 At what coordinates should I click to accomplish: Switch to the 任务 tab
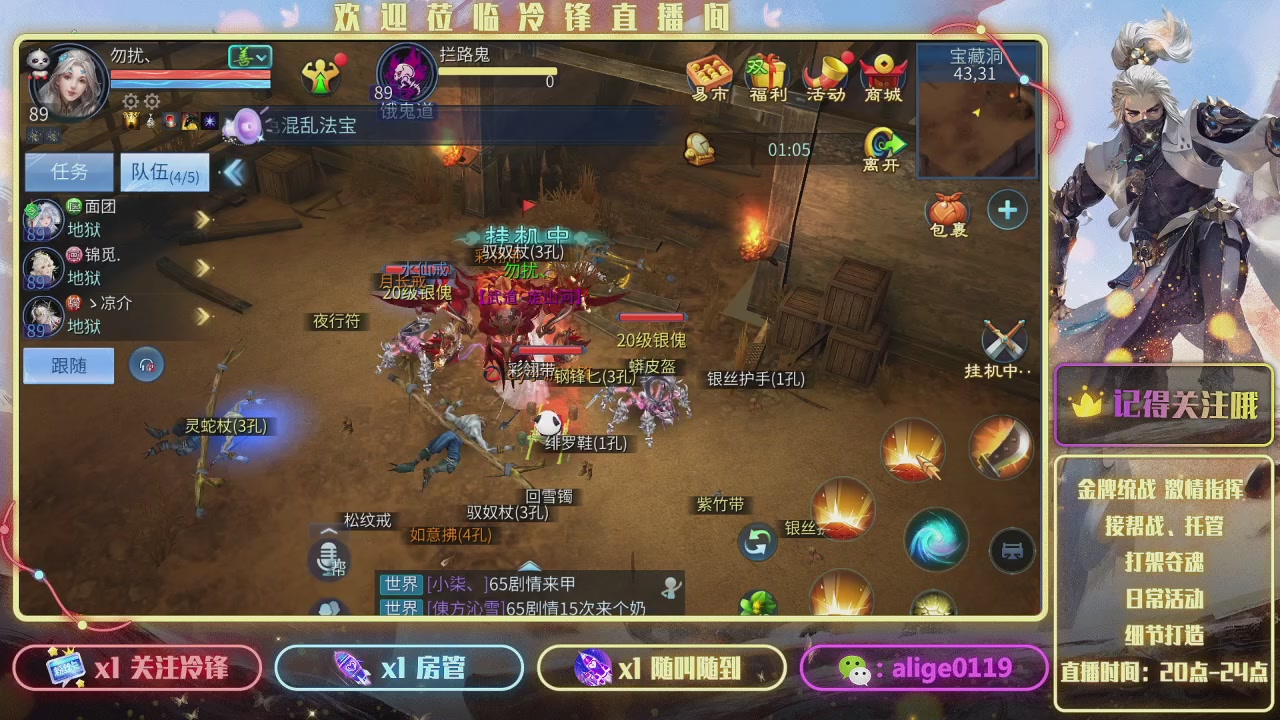68,171
